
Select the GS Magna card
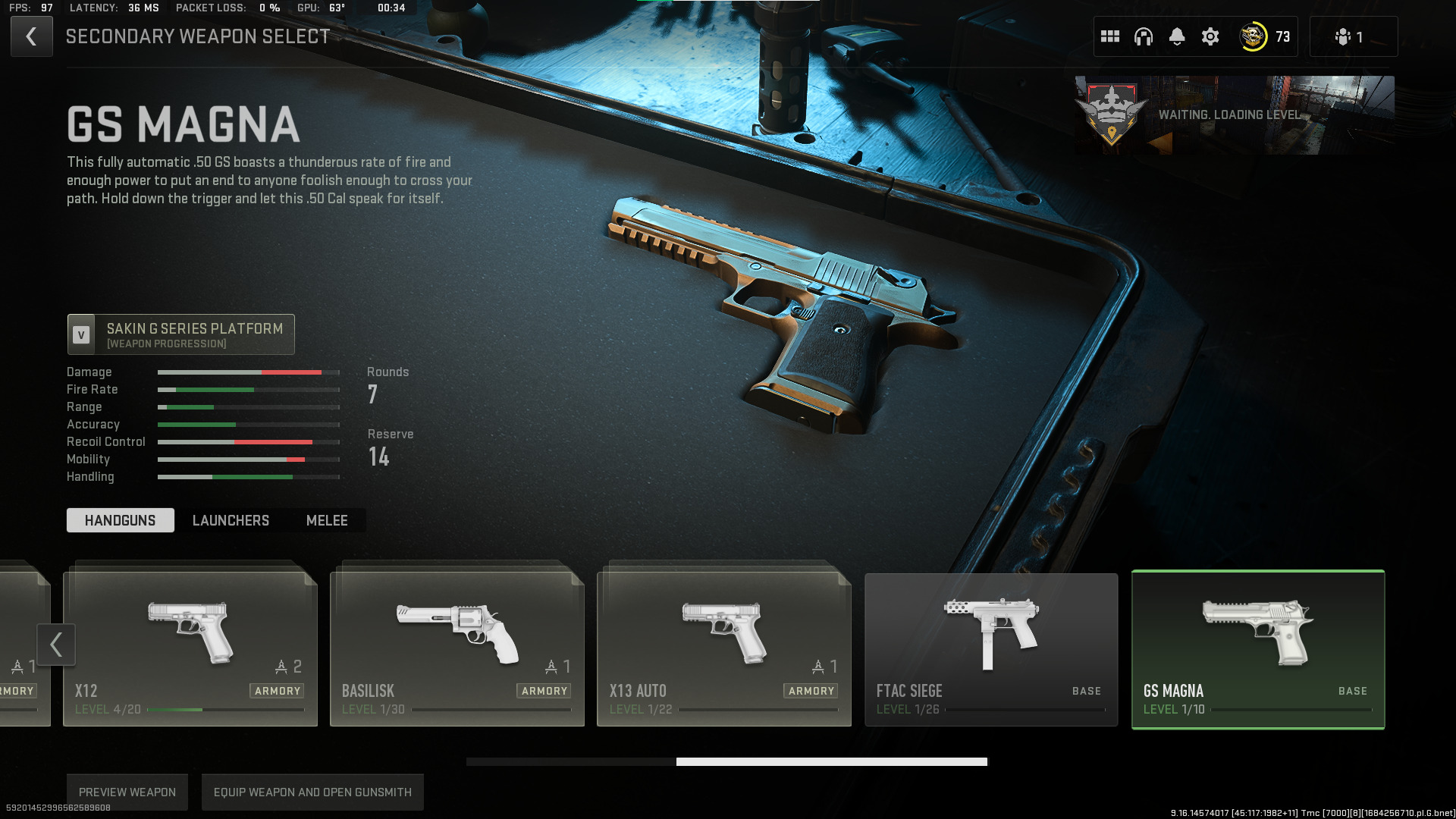pos(1257,649)
